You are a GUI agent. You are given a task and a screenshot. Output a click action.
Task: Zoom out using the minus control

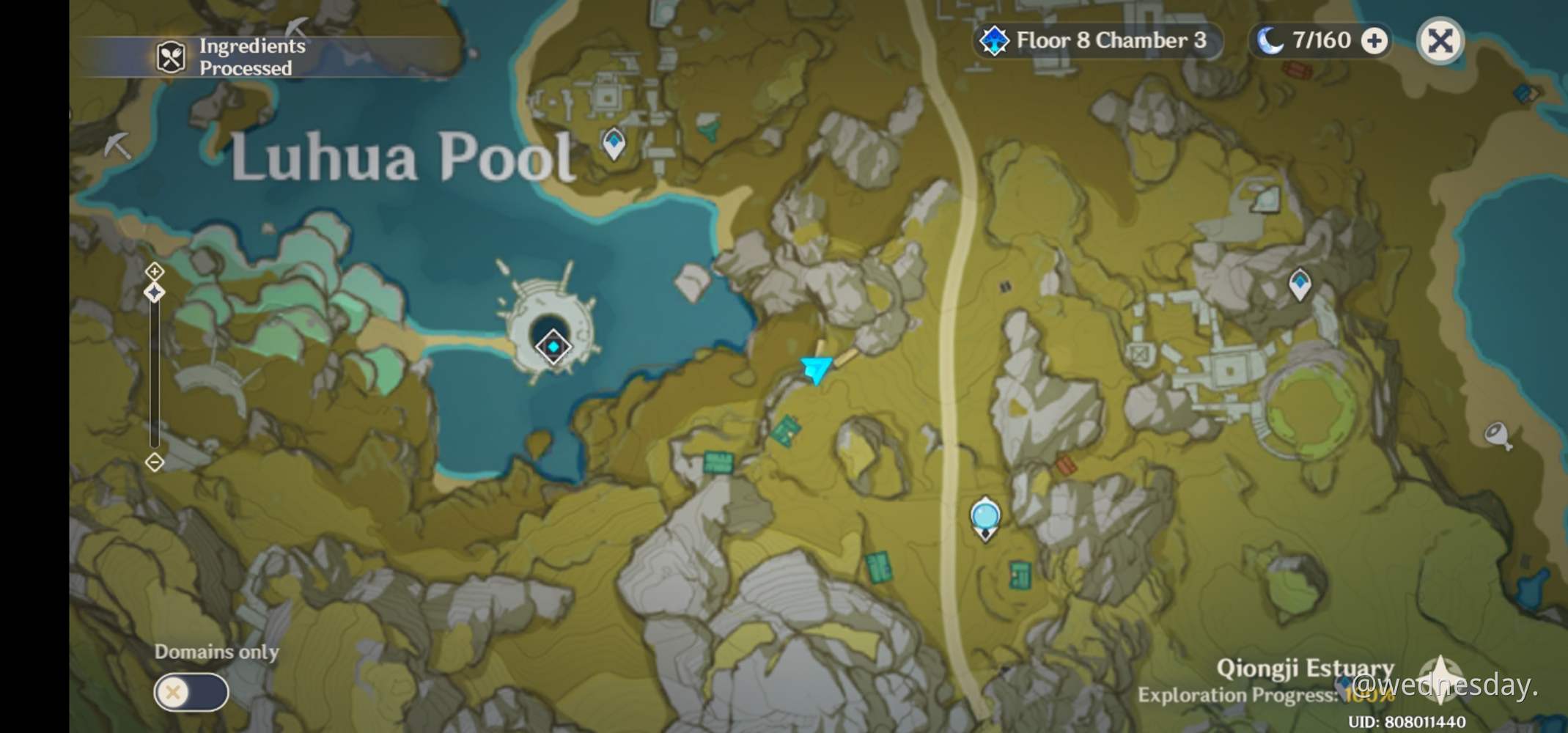click(155, 463)
